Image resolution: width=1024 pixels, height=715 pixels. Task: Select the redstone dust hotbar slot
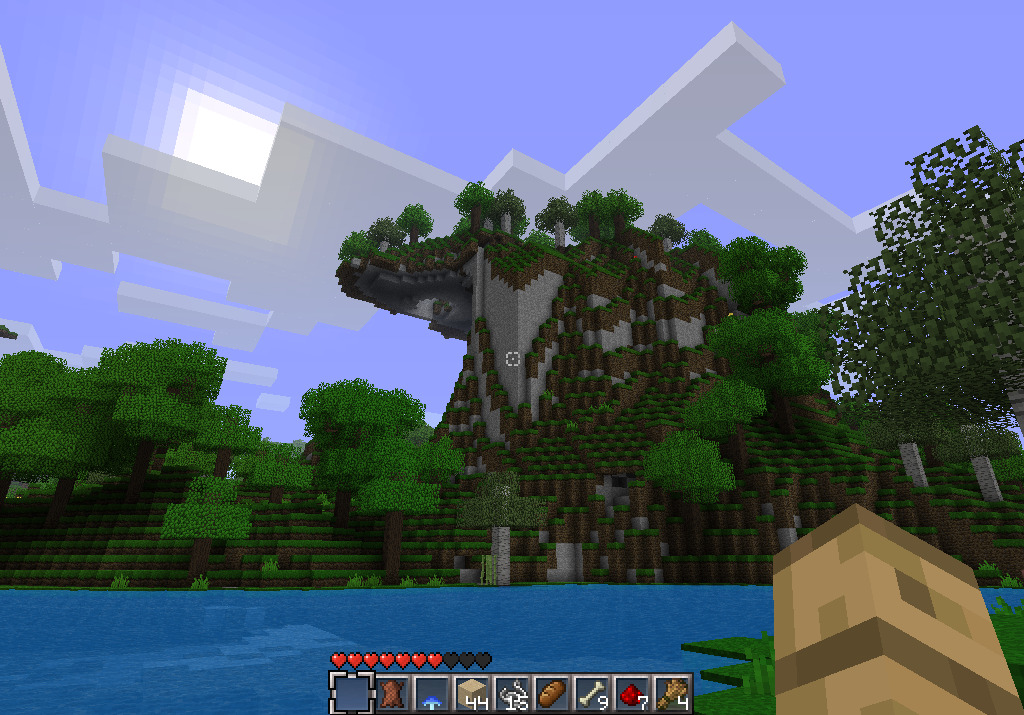[631, 692]
